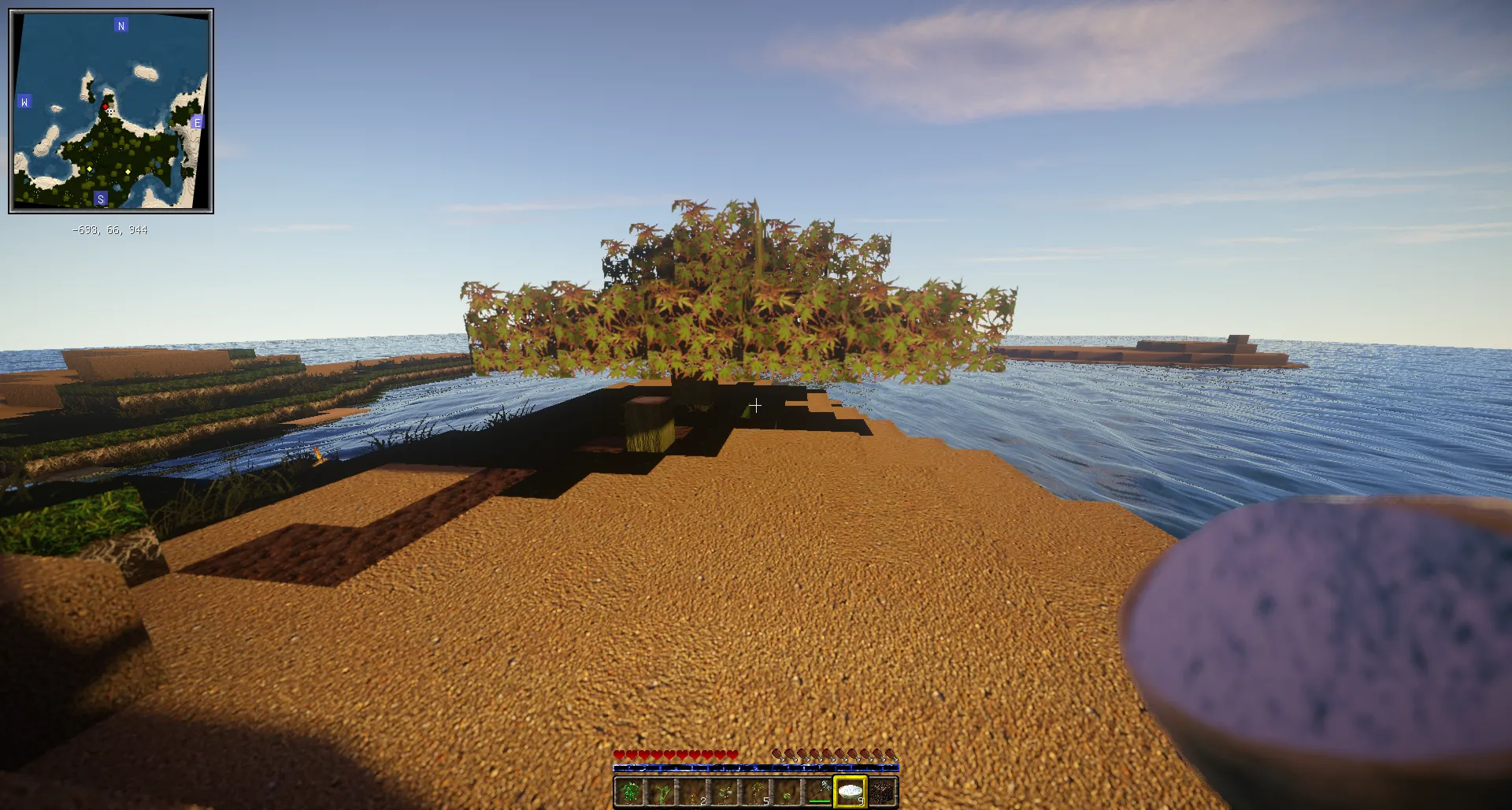Open the South compass label on the minimap
Viewport: 1512px width, 810px height.
pos(101,199)
